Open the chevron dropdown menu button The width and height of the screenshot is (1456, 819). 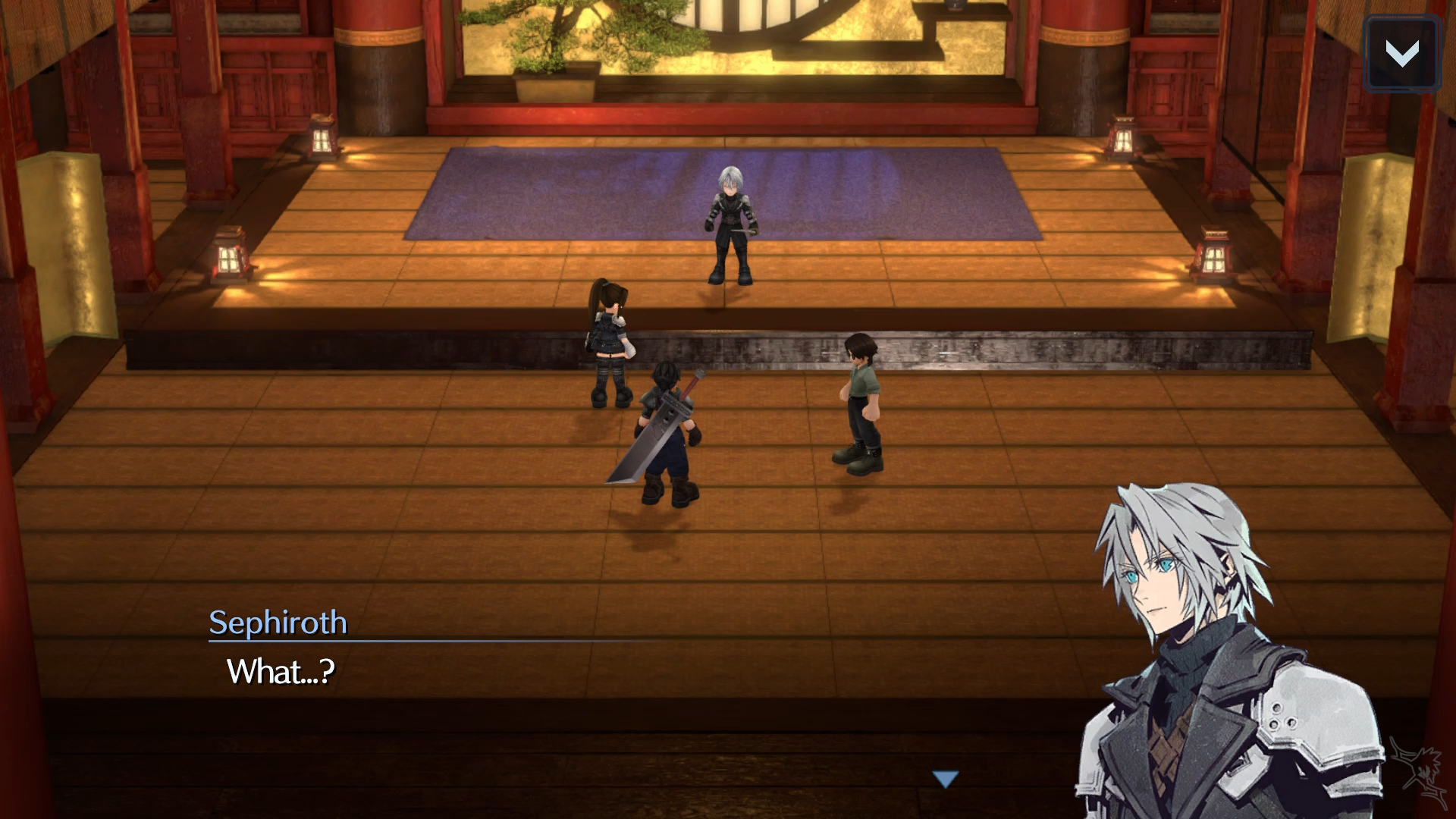point(1401,53)
